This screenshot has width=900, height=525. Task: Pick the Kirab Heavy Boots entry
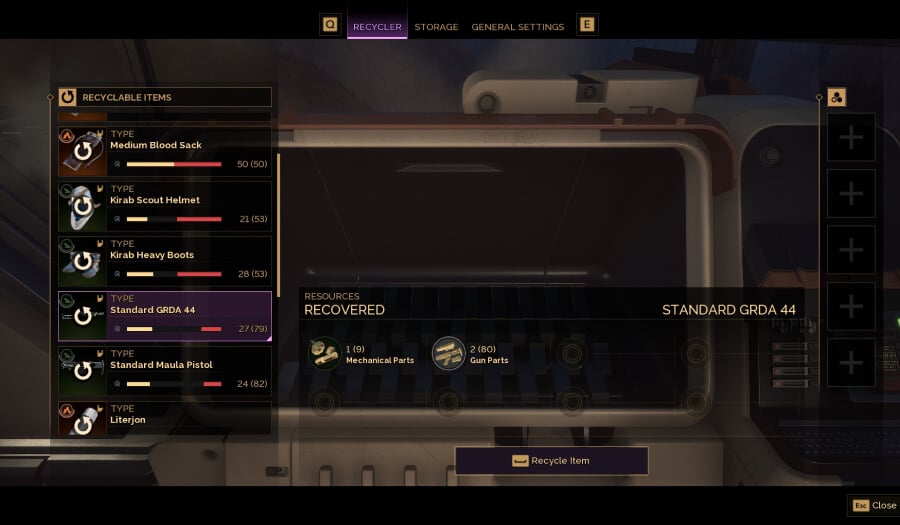[165, 262]
